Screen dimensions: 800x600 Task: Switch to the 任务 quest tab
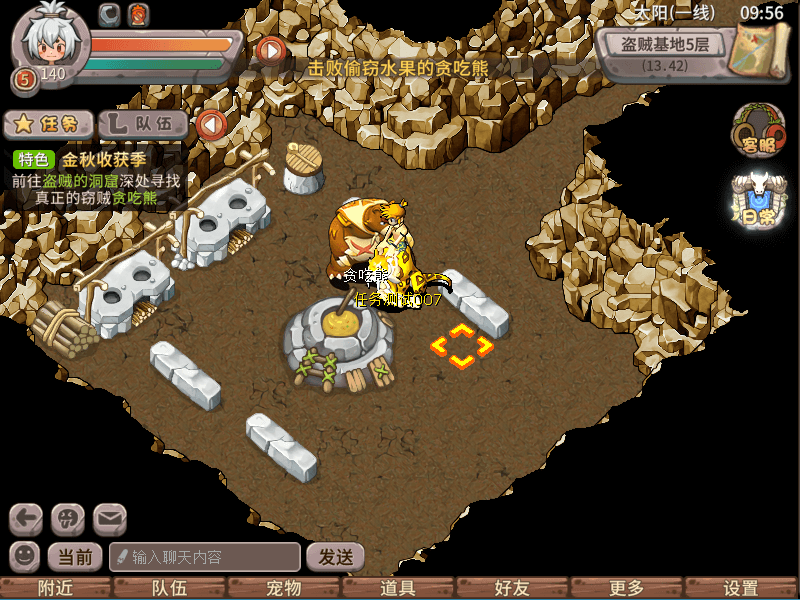click(x=48, y=124)
